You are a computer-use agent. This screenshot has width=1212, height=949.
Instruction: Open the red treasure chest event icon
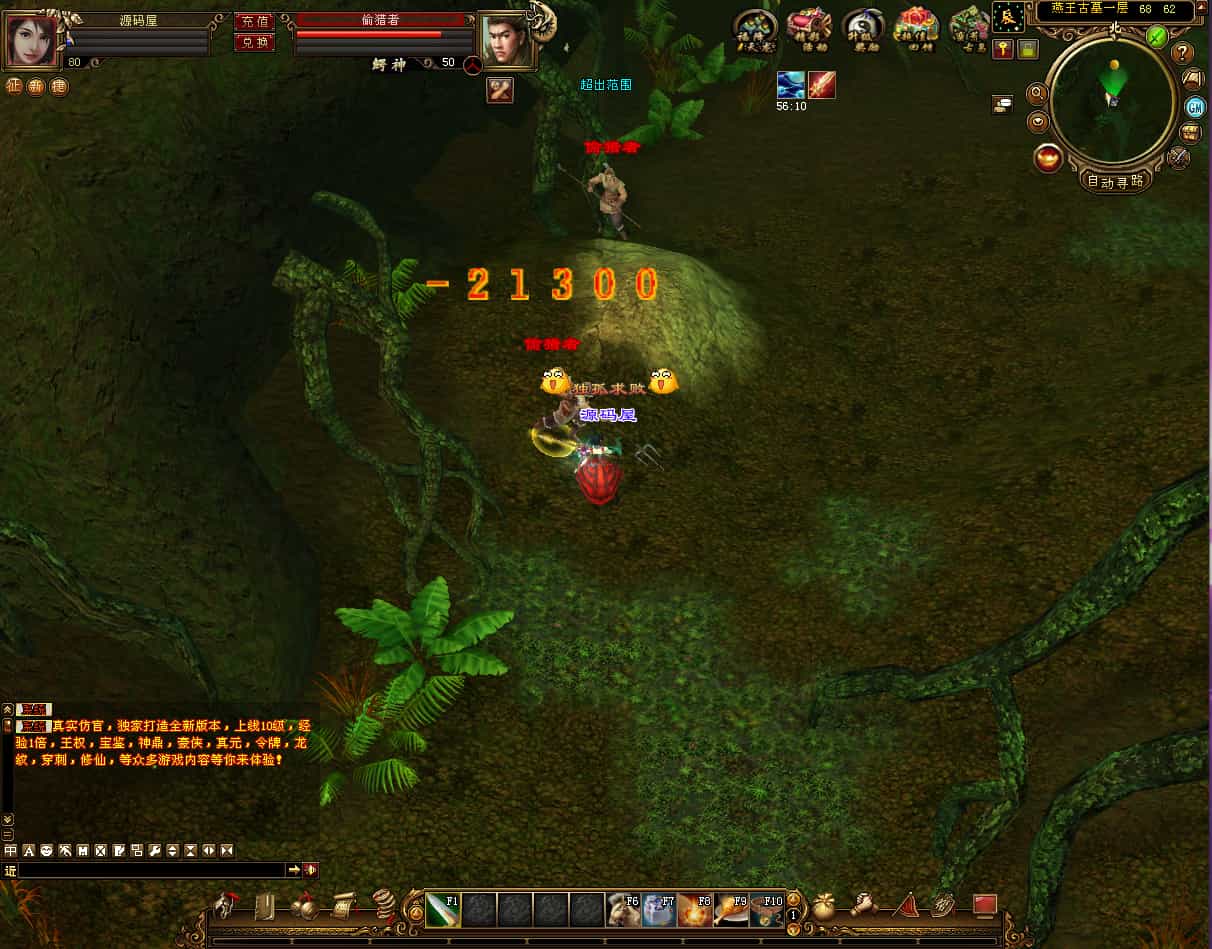pos(808,27)
